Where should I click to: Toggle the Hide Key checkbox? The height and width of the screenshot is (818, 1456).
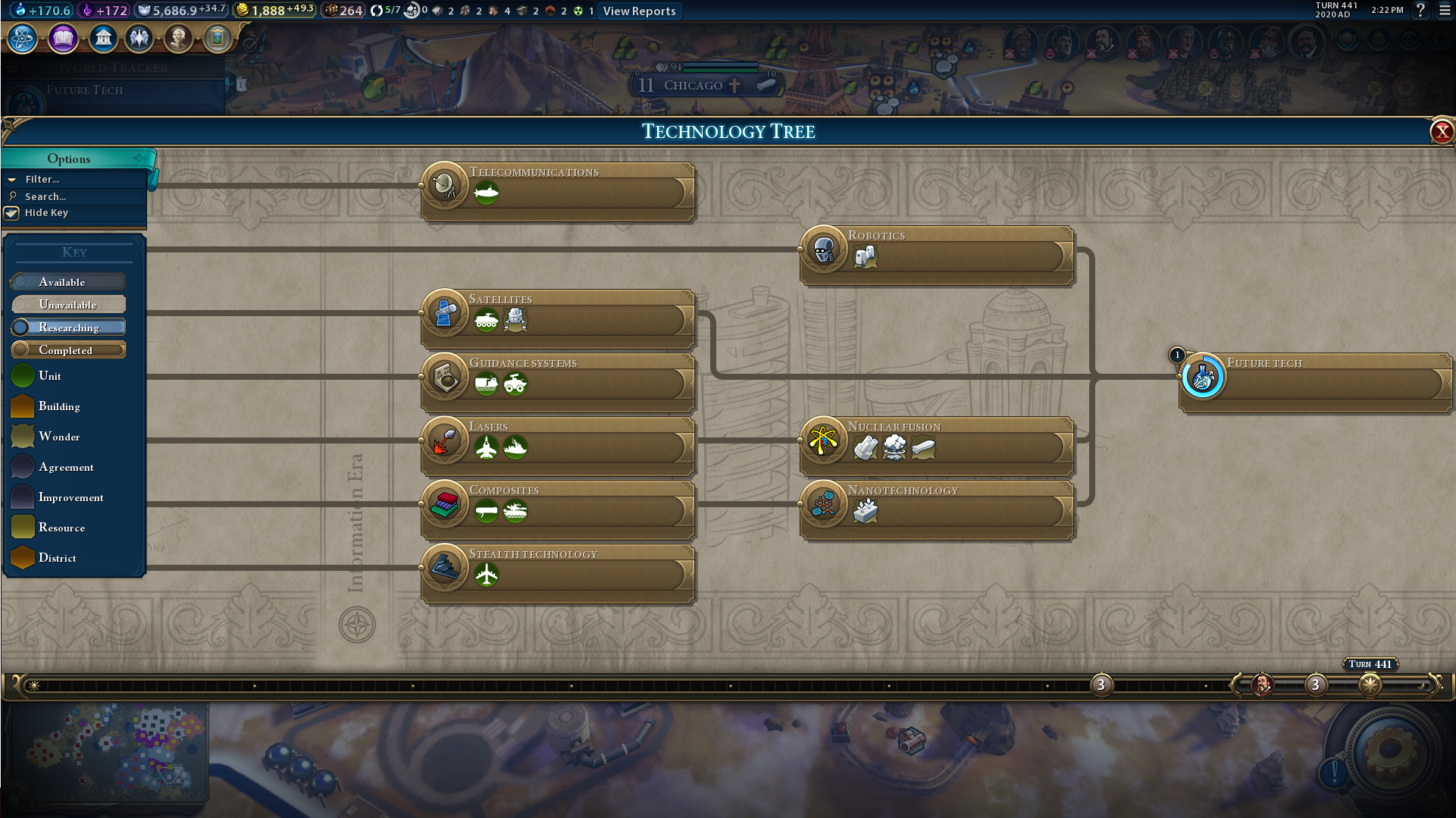coord(12,213)
